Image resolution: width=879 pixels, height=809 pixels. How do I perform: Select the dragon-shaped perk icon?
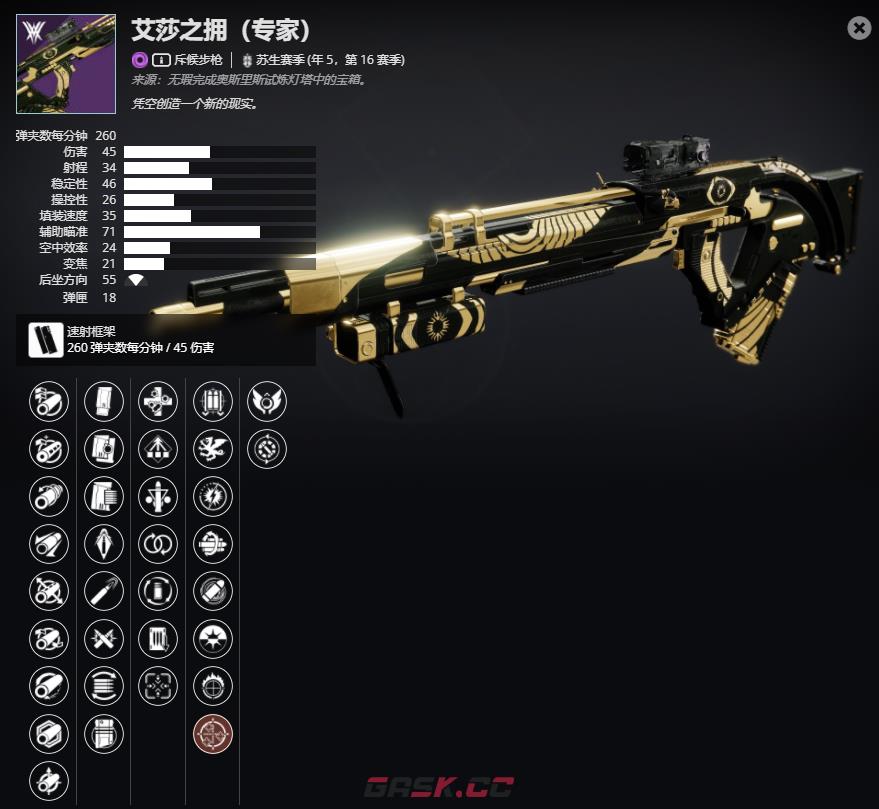pos(213,448)
